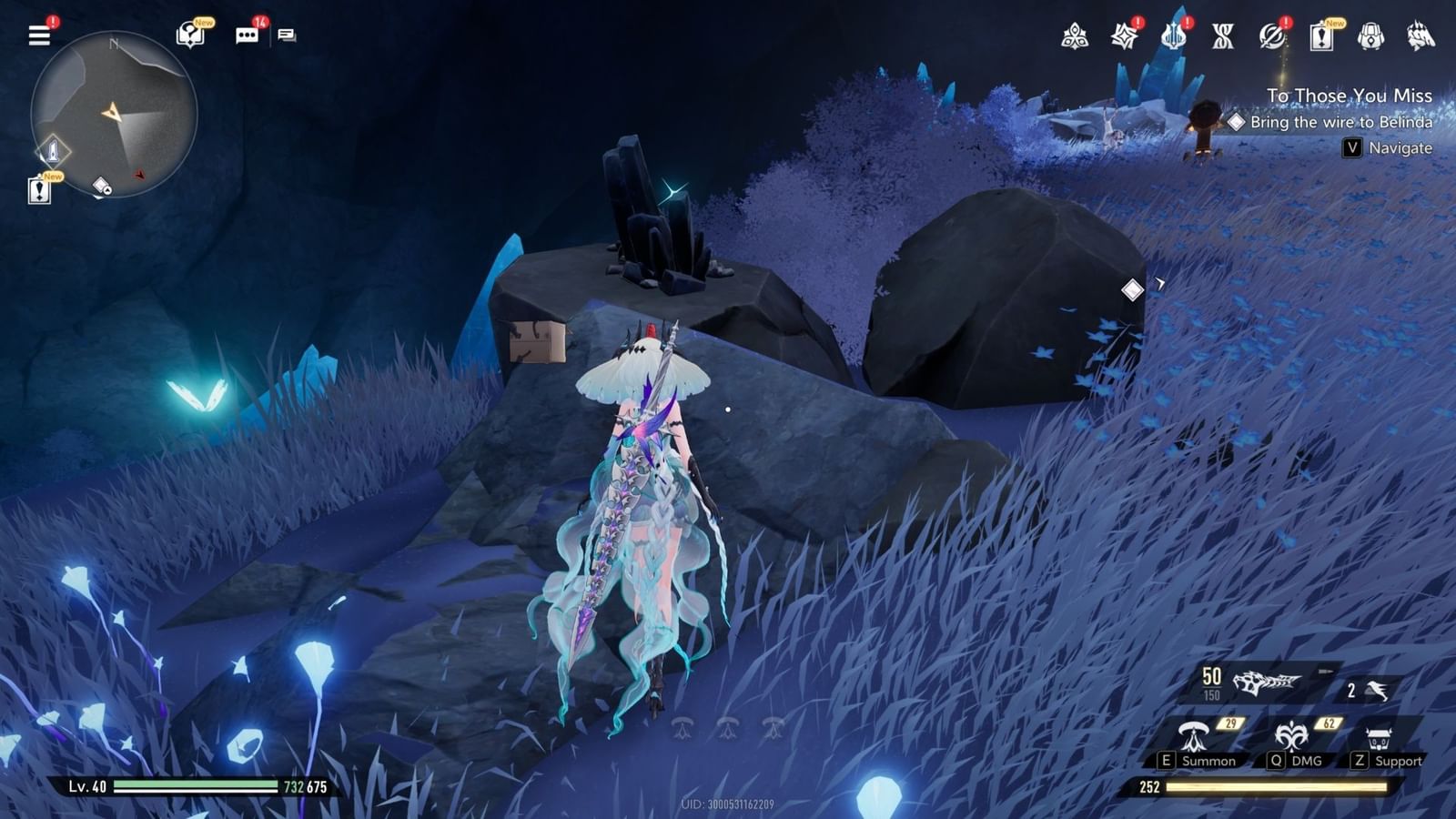The height and width of the screenshot is (819, 1456).
Task: Select the leftmost ornamental event icon top right
Action: point(1074,37)
